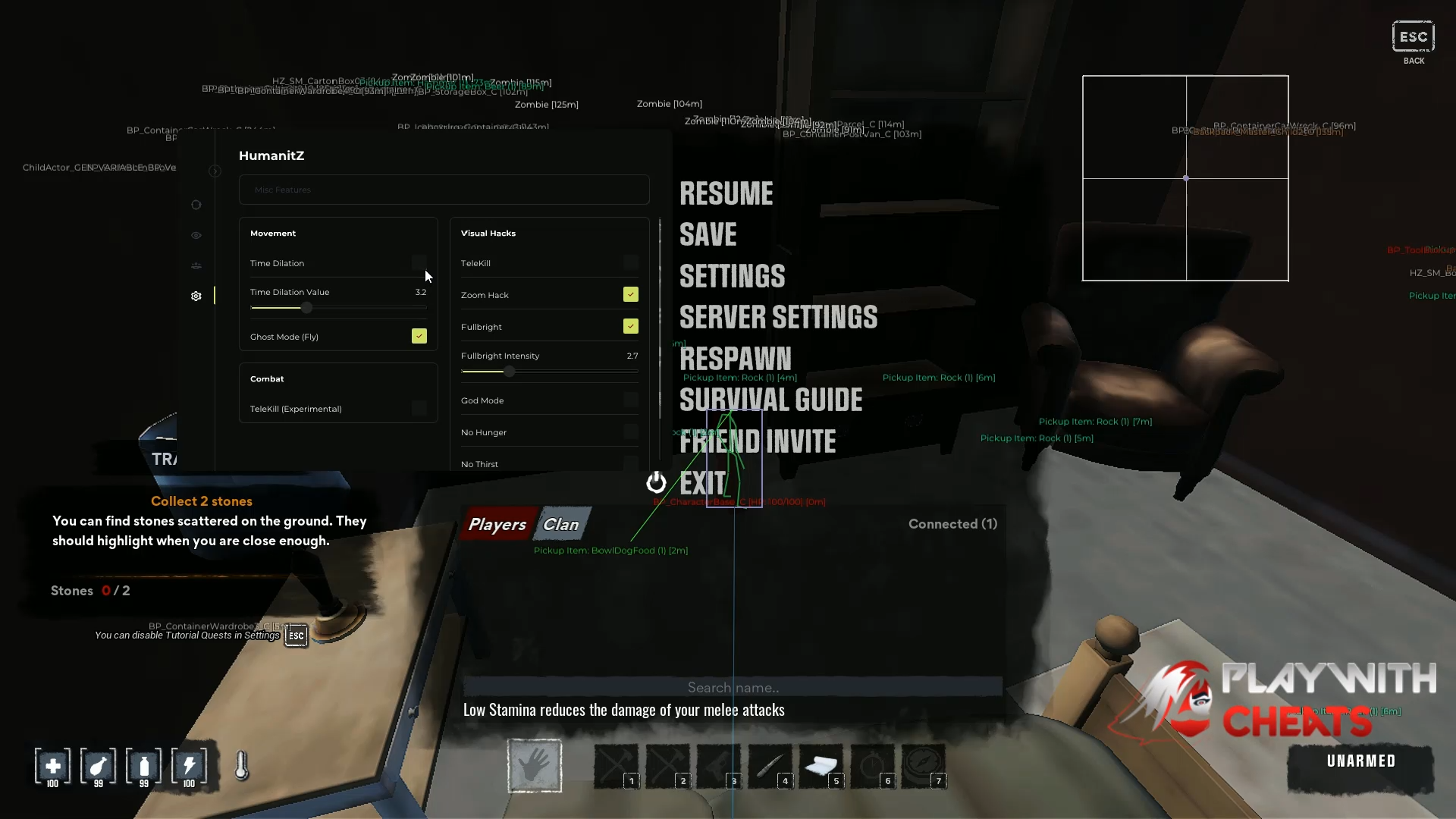1456x819 pixels.
Task: Click the Search name input field
Action: [733, 687]
